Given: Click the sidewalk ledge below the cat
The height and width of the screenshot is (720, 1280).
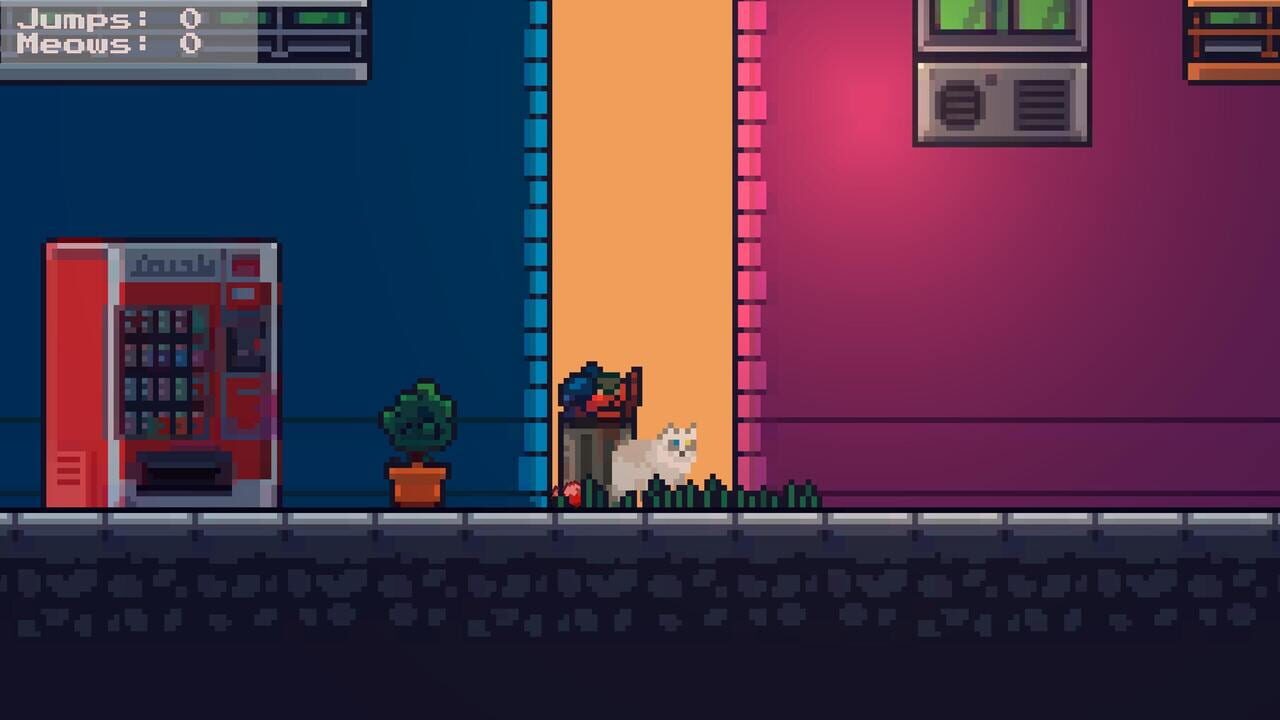Looking at the screenshot, I should point(655,515).
